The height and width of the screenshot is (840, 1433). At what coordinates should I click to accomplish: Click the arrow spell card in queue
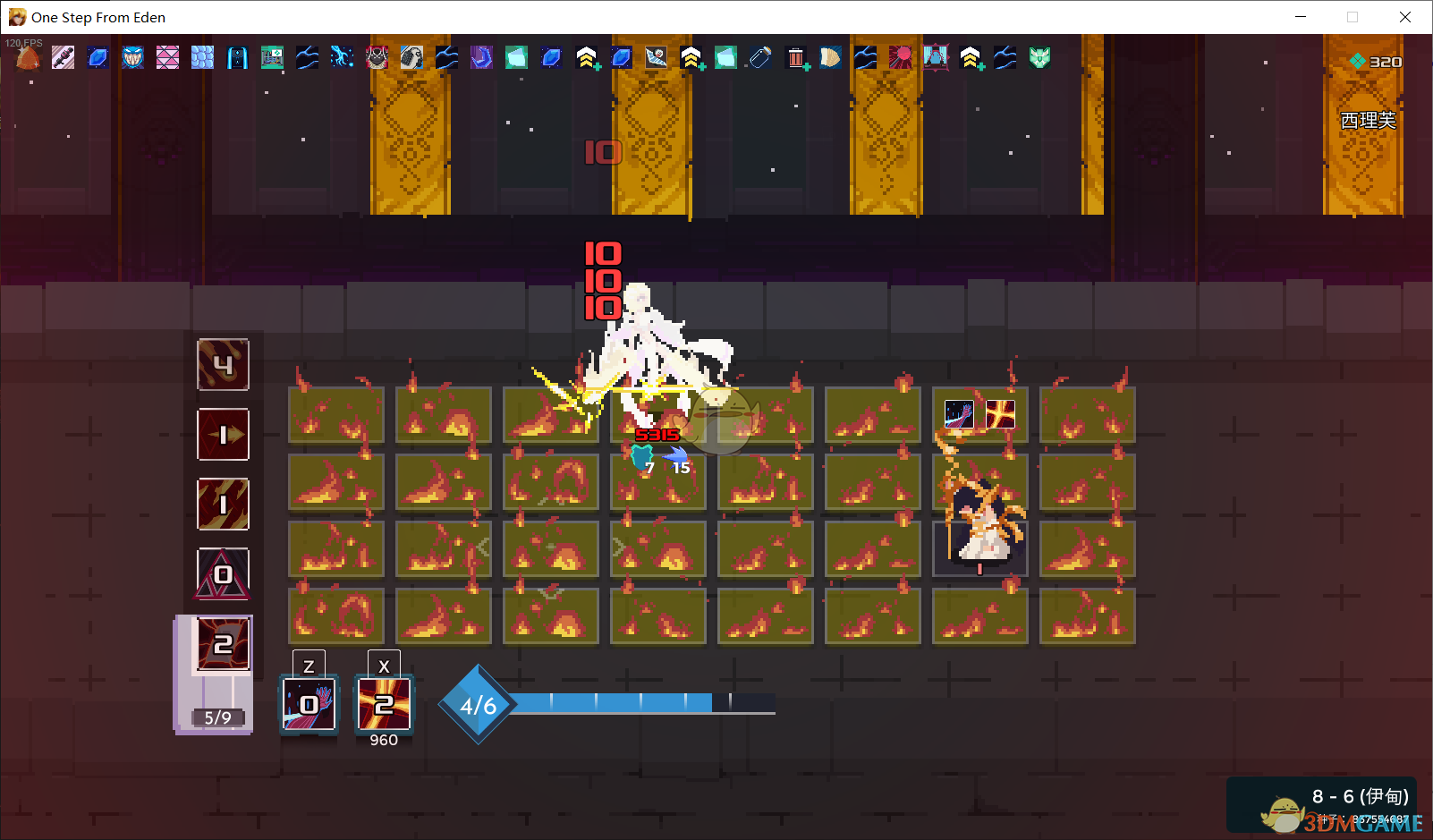[223, 435]
